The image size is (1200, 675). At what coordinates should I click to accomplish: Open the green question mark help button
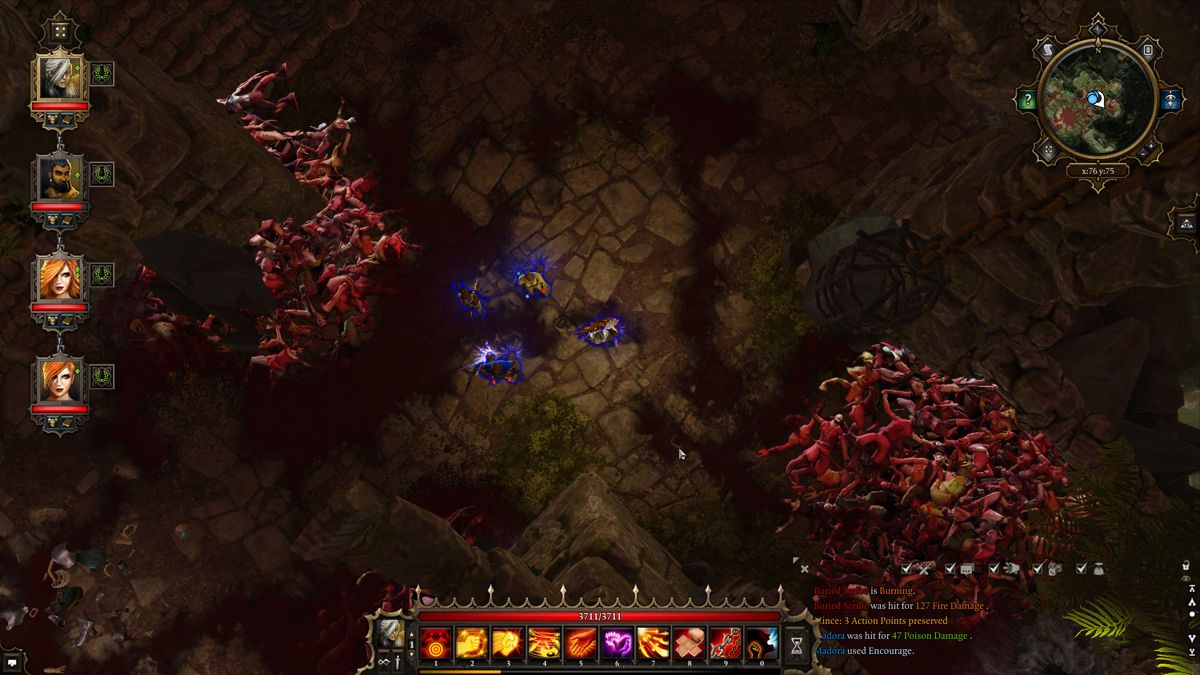click(x=1027, y=100)
